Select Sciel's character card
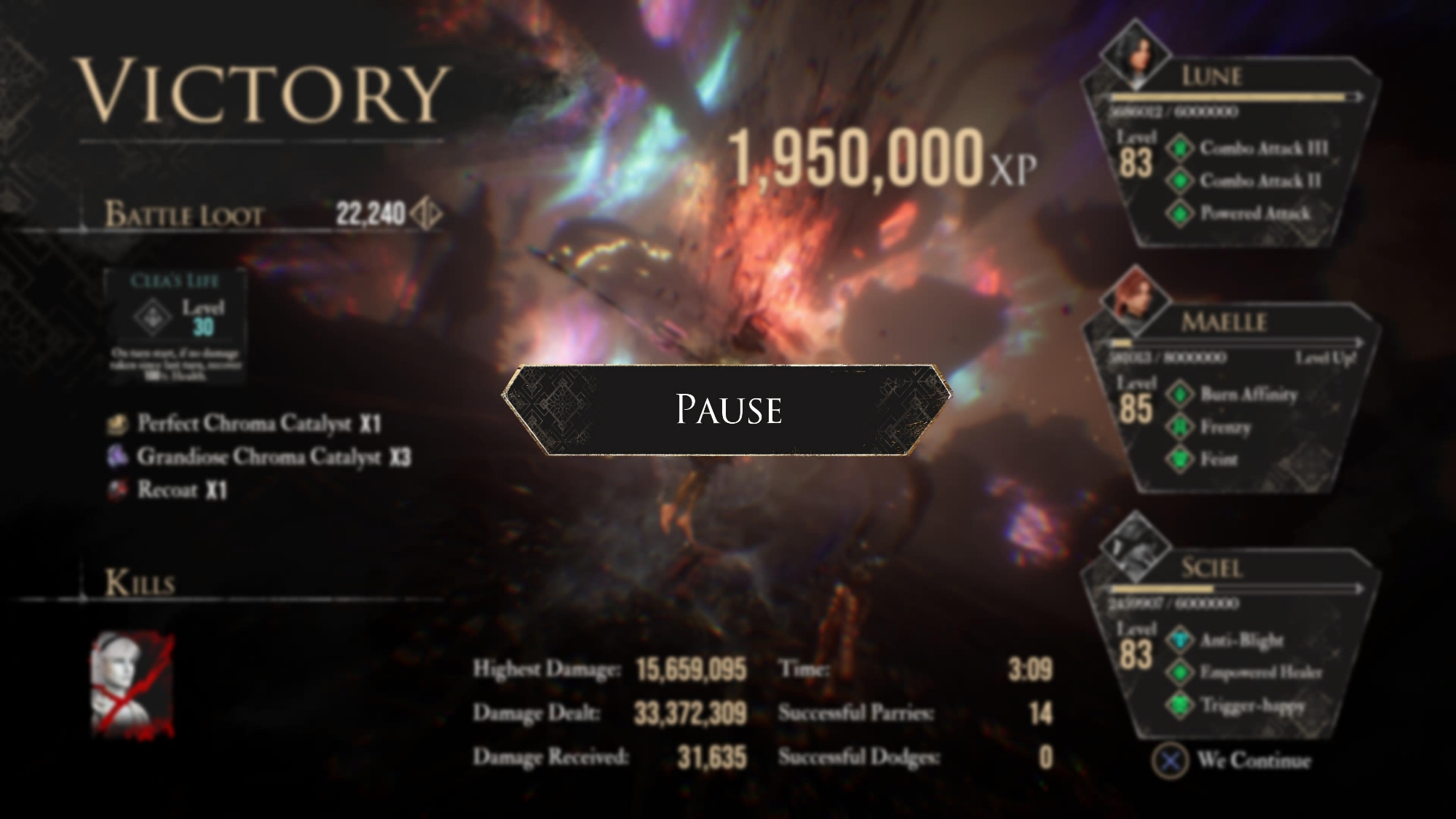 (x=1230, y=645)
